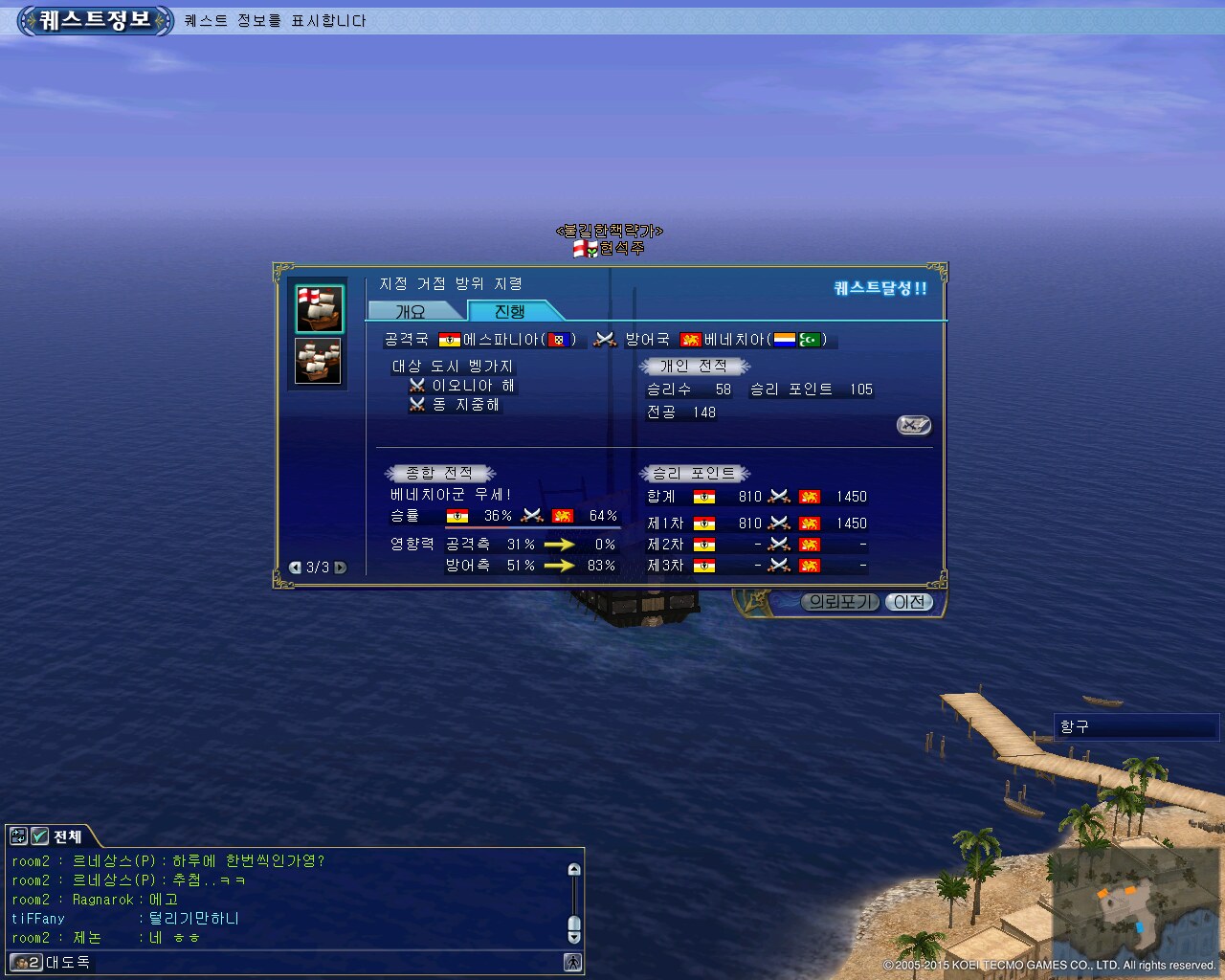This screenshot has width=1225, height=980.
Task: Open the party member icon by 대도독
Action: (x=27, y=962)
